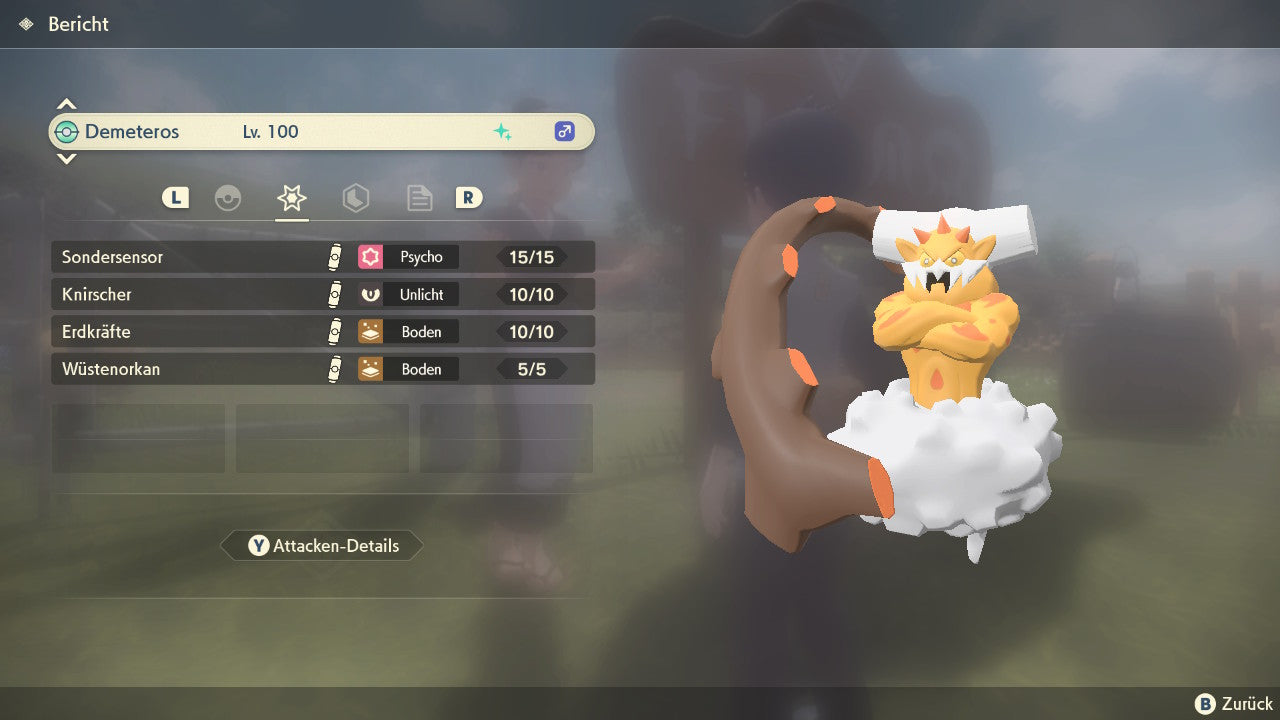
Task: Select the Demeteros name bar
Action: coord(322,132)
